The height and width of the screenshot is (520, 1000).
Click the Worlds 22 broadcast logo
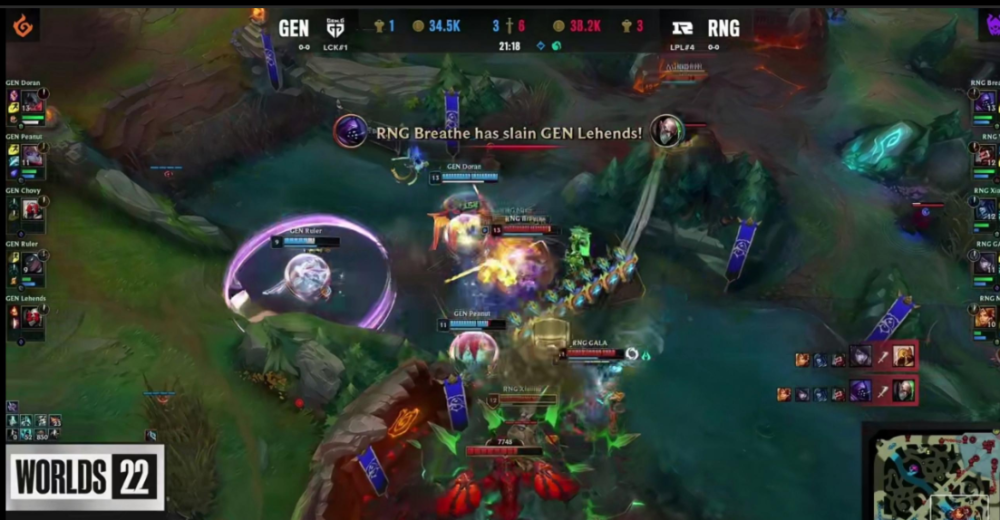pos(86,477)
